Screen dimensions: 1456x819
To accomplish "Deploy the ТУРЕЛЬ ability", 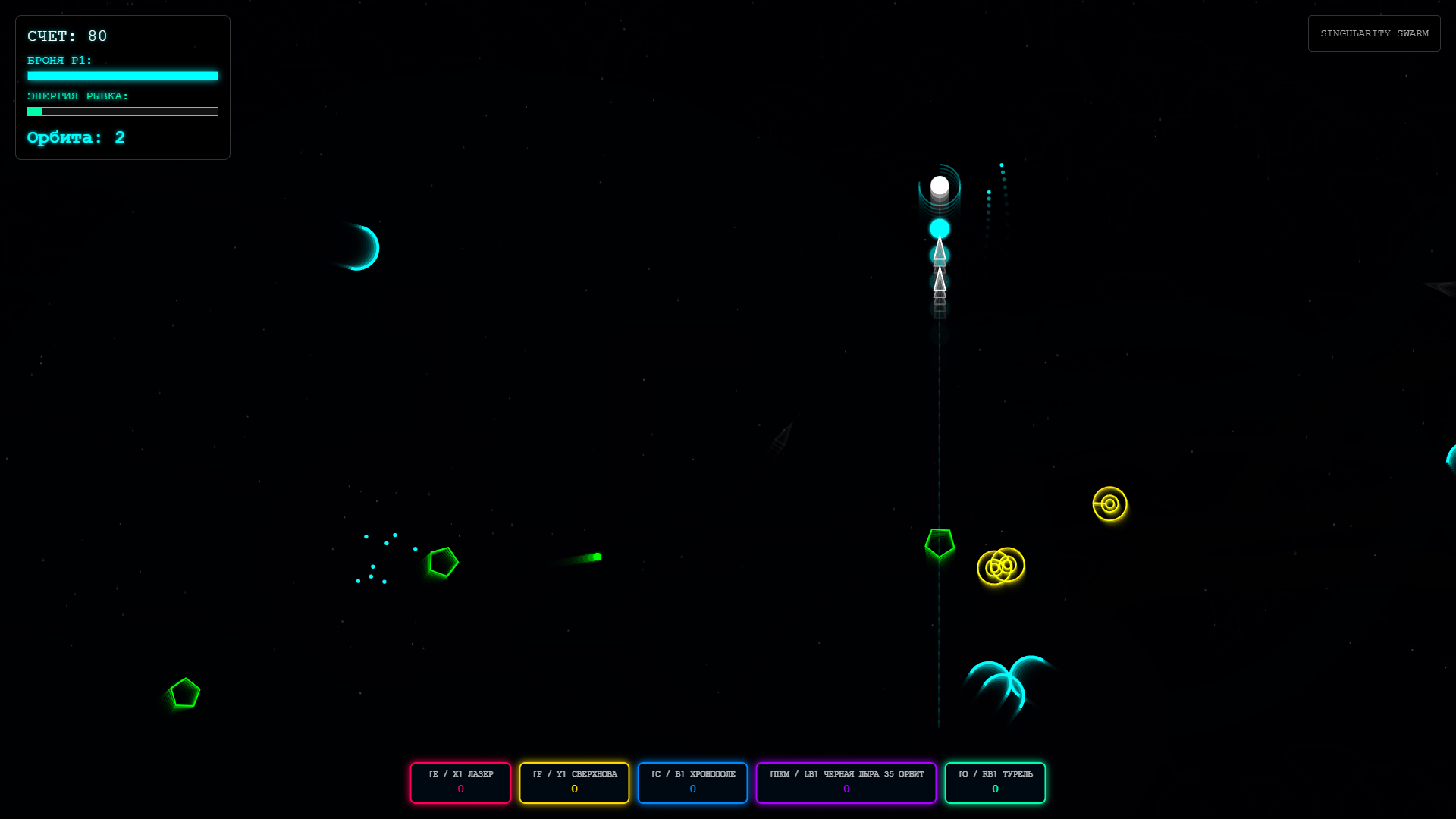I will click(995, 782).
